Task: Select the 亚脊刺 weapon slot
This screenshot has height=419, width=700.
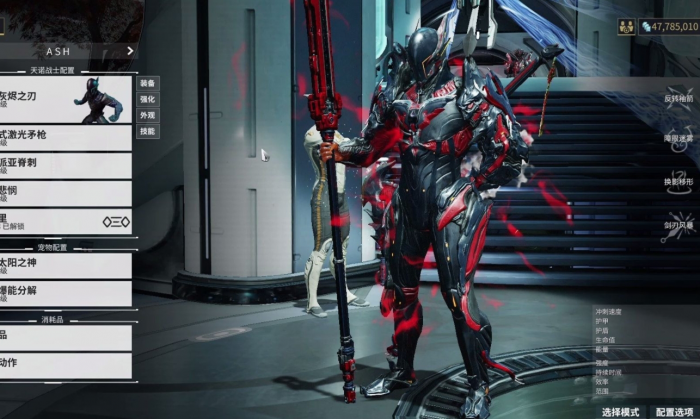Action: (66, 165)
